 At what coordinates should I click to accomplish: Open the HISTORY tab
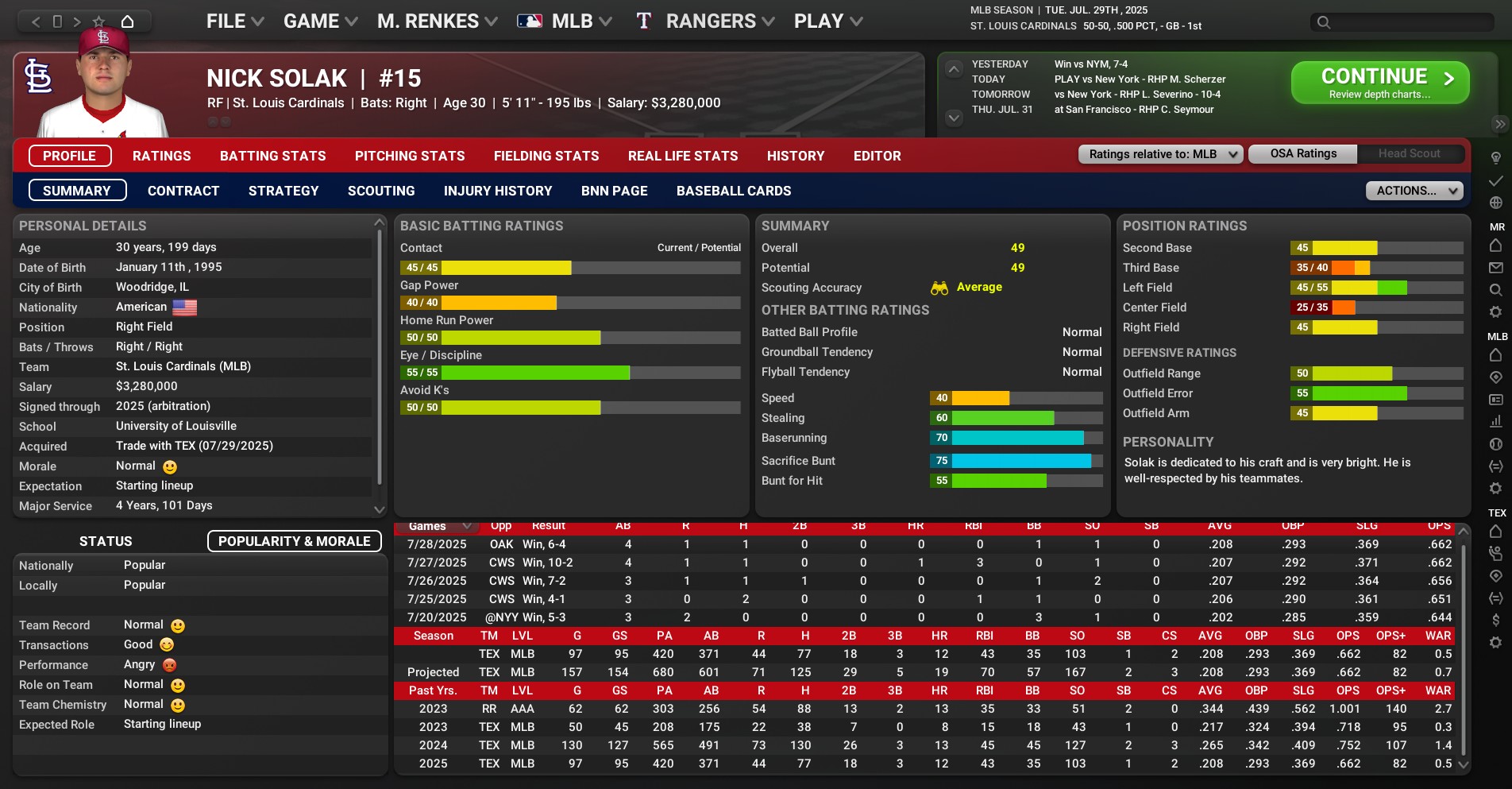795,156
